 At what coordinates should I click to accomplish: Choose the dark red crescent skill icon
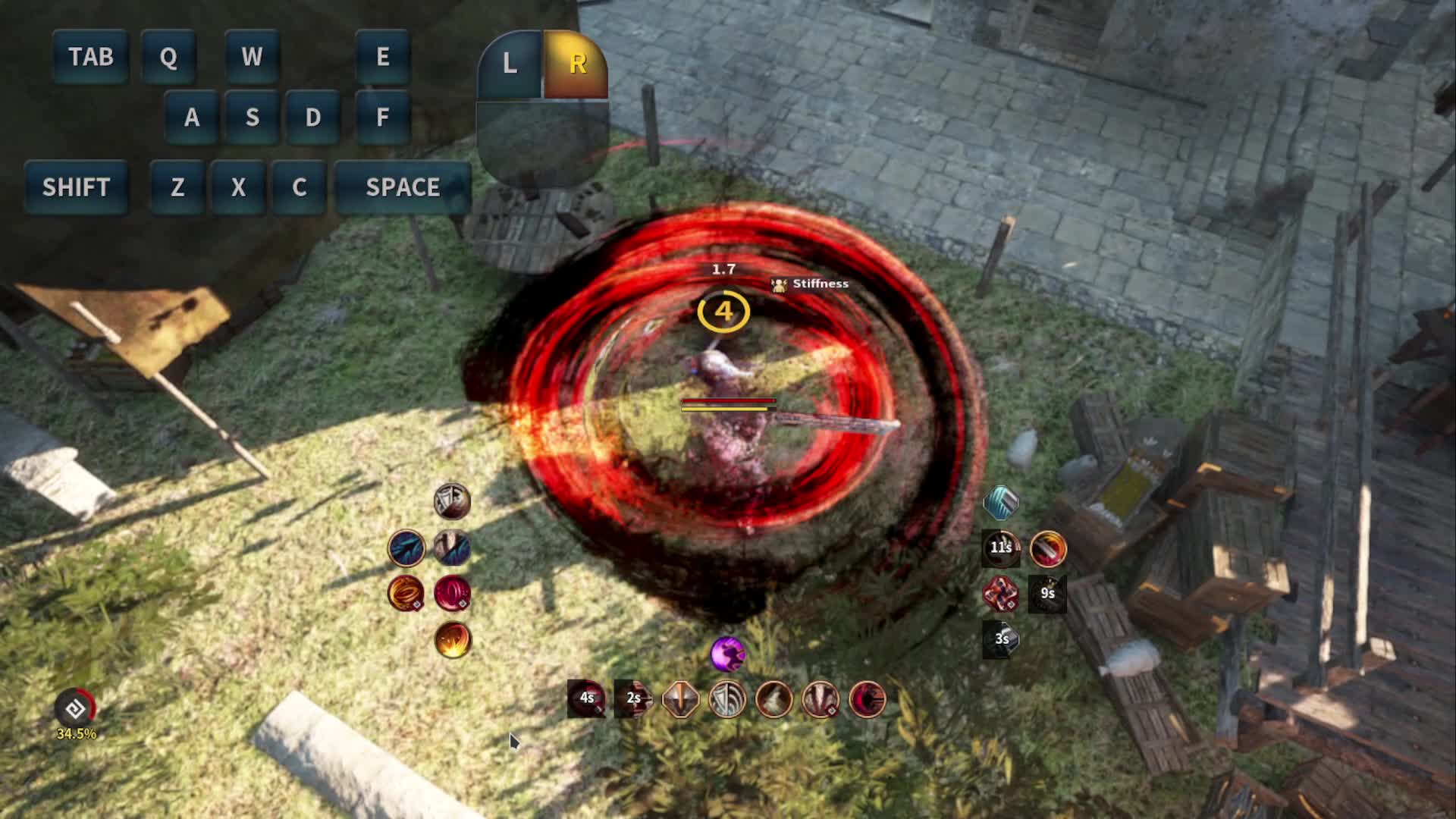click(x=868, y=698)
